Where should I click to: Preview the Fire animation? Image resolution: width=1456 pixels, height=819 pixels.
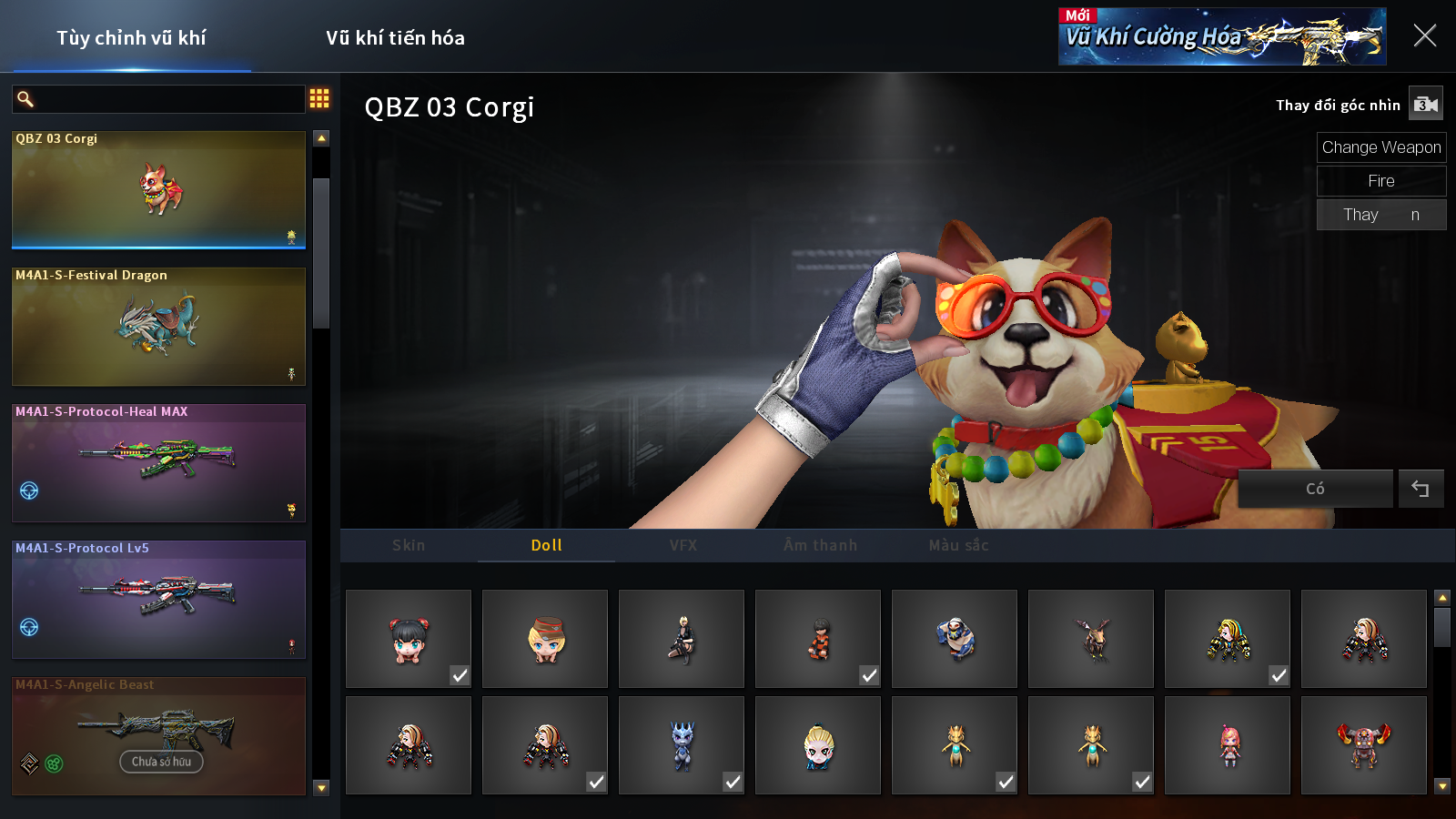[x=1380, y=181]
